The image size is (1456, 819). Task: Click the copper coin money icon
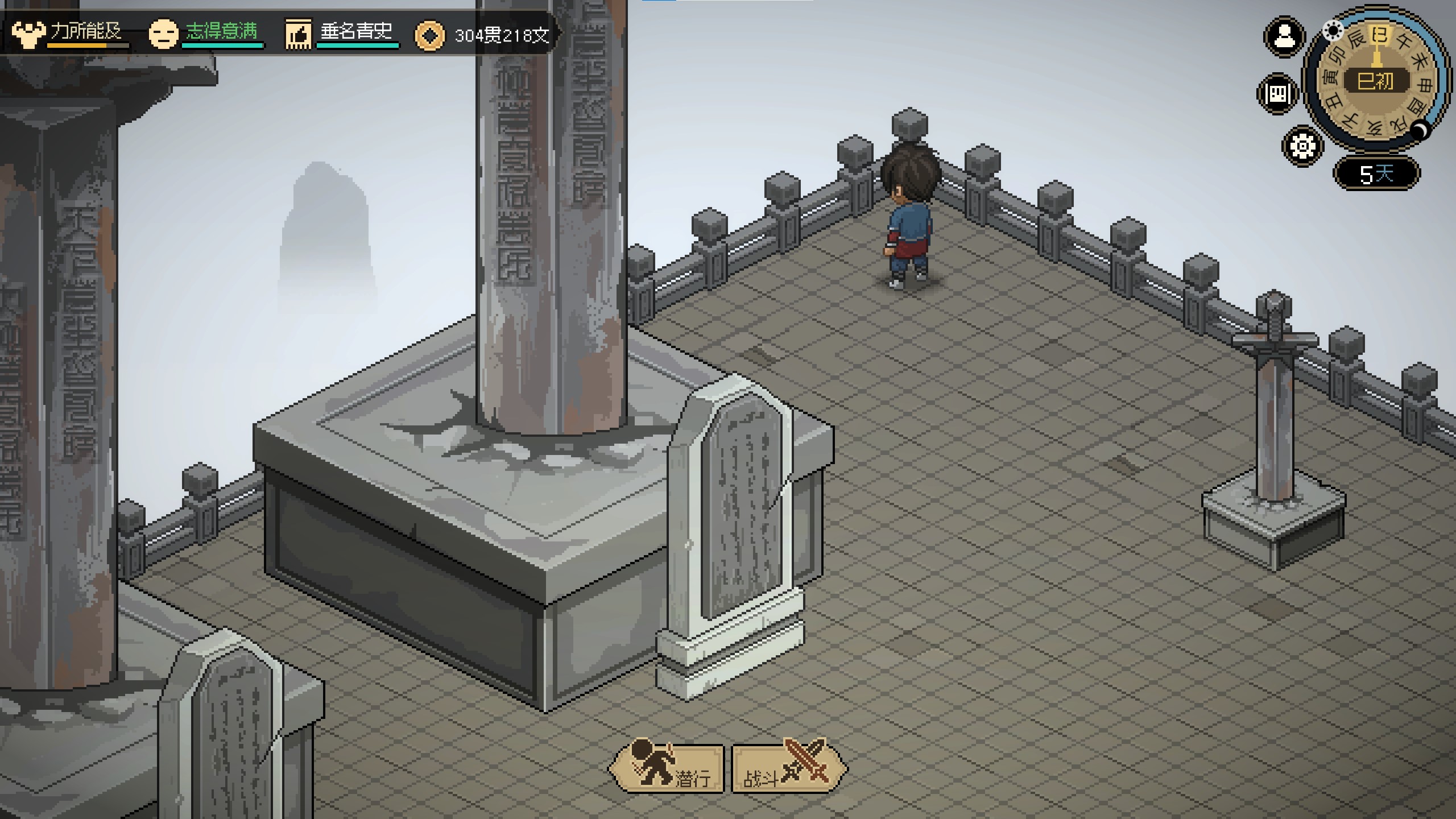[429, 36]
